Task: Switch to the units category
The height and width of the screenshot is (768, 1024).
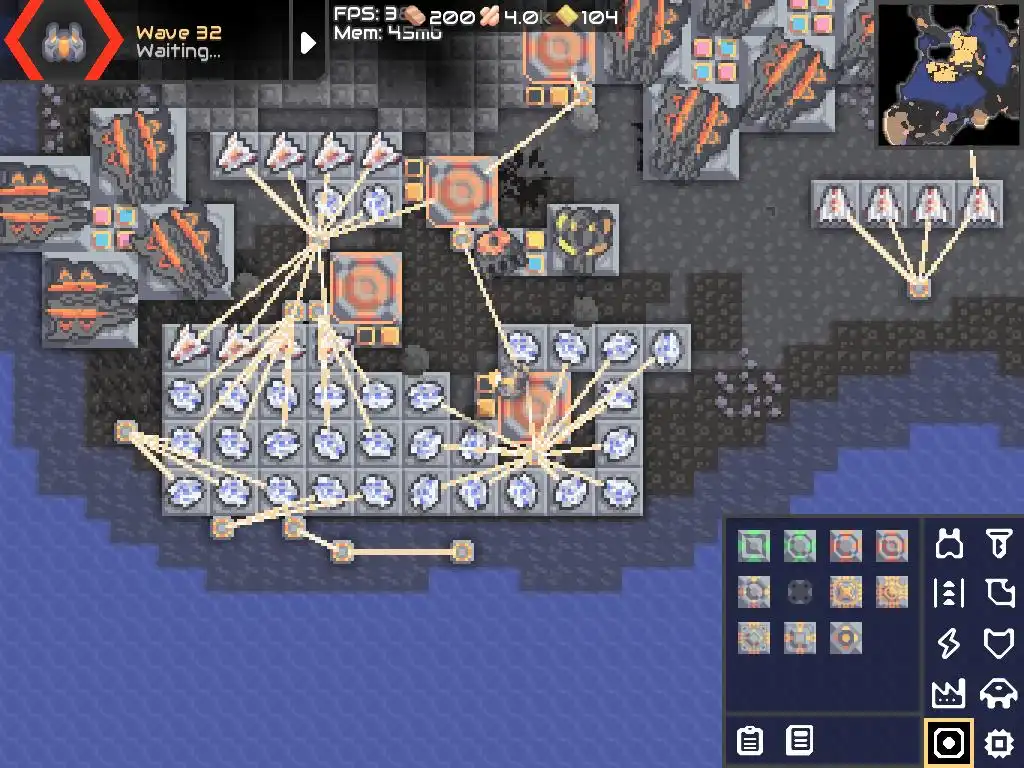Action: click(x=998, y=692)
